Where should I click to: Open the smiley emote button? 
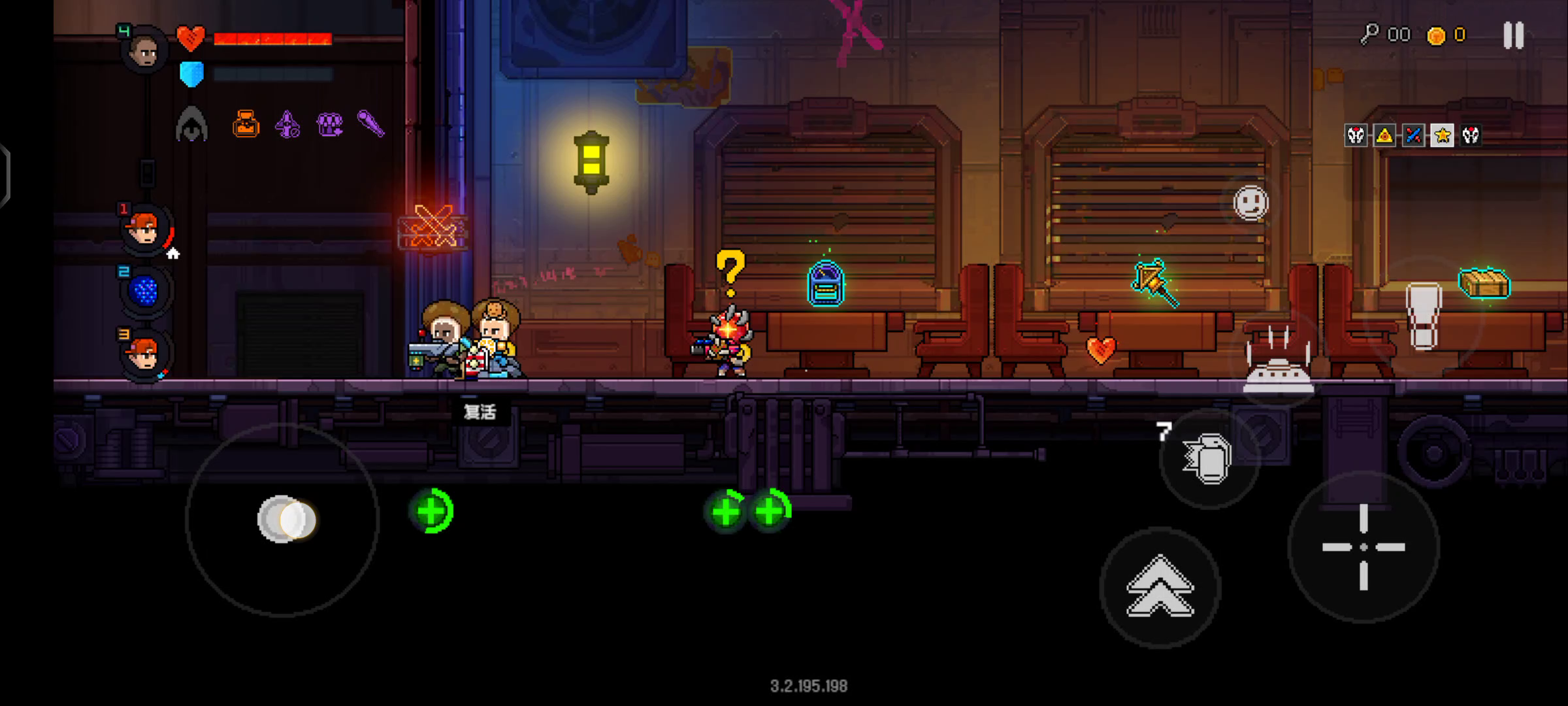[1250, 203]
